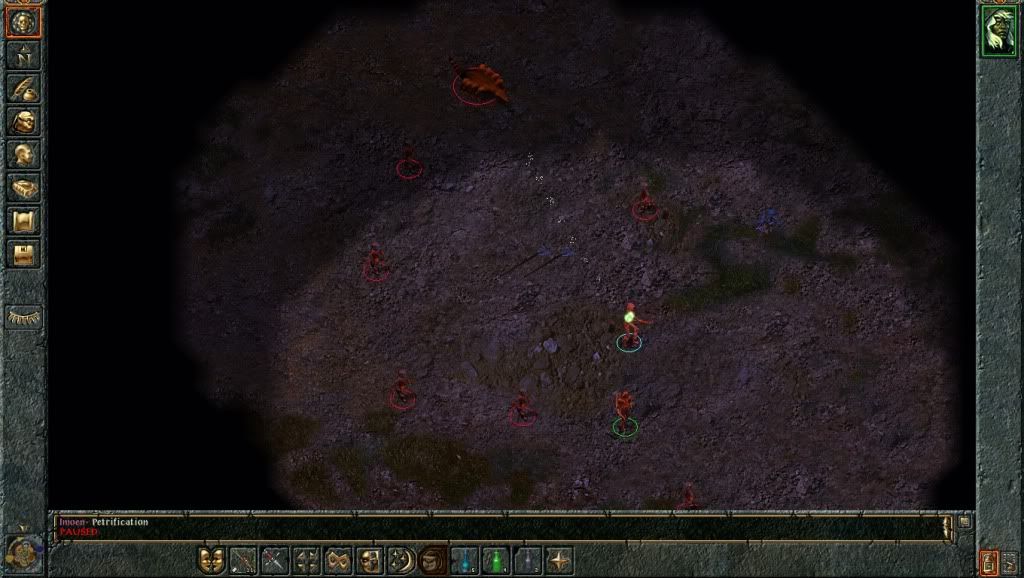Use the green potion quick item
The height and width of the screenshot is (578, 1024).
click(x=496, y=560)
